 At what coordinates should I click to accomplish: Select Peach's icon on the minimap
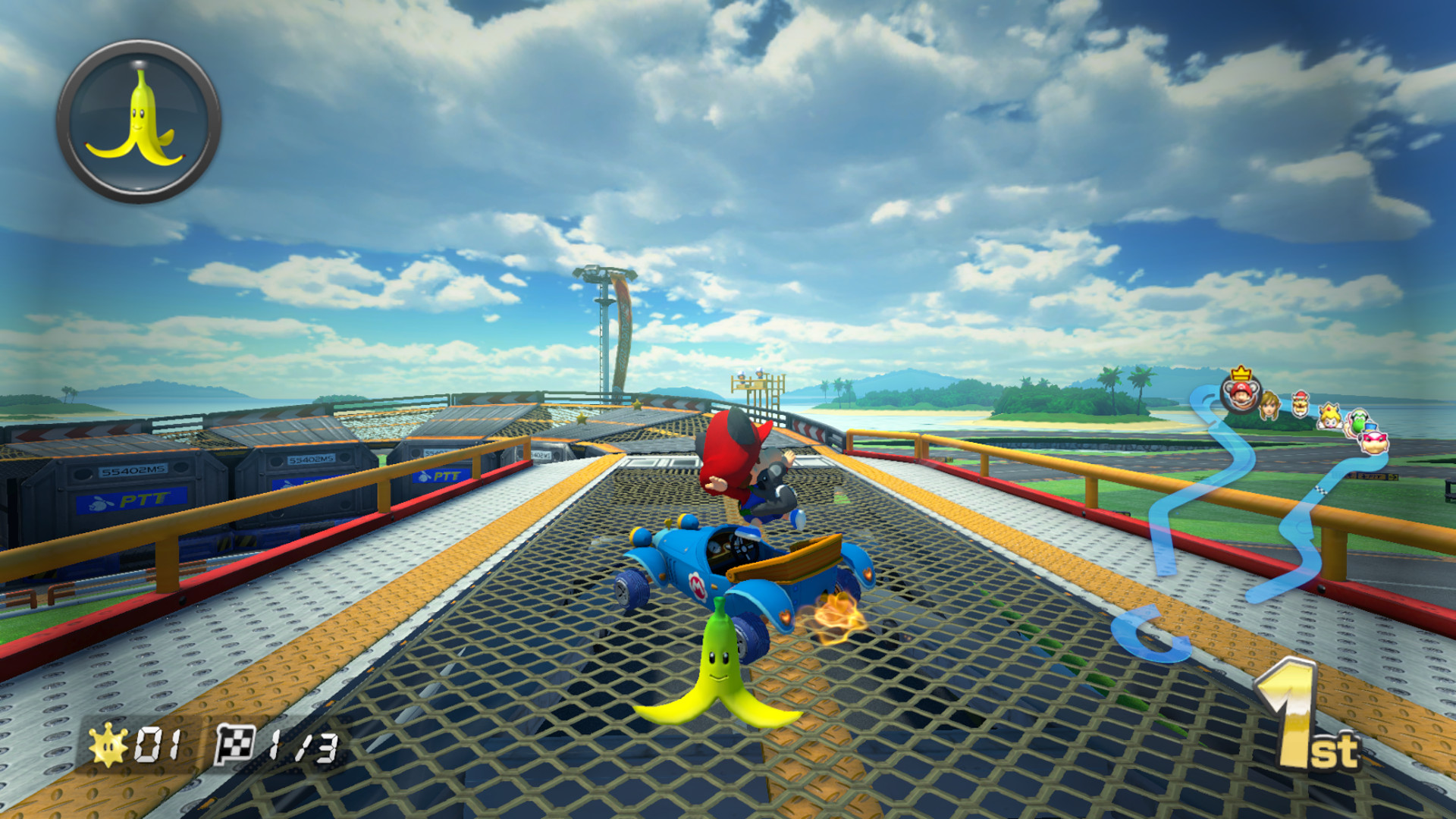(1329, 417)
